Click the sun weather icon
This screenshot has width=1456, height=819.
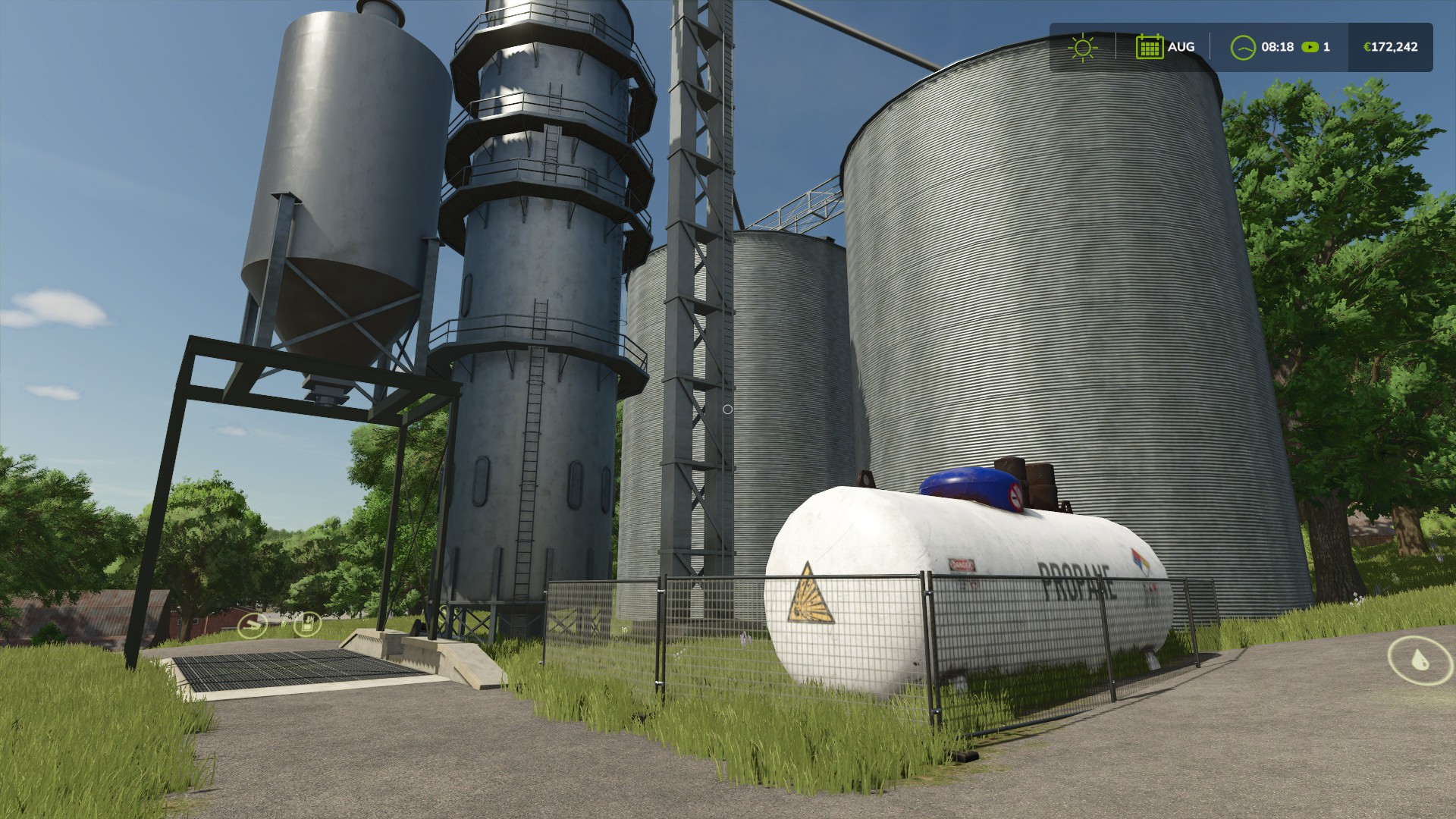tap(1082, 47)
